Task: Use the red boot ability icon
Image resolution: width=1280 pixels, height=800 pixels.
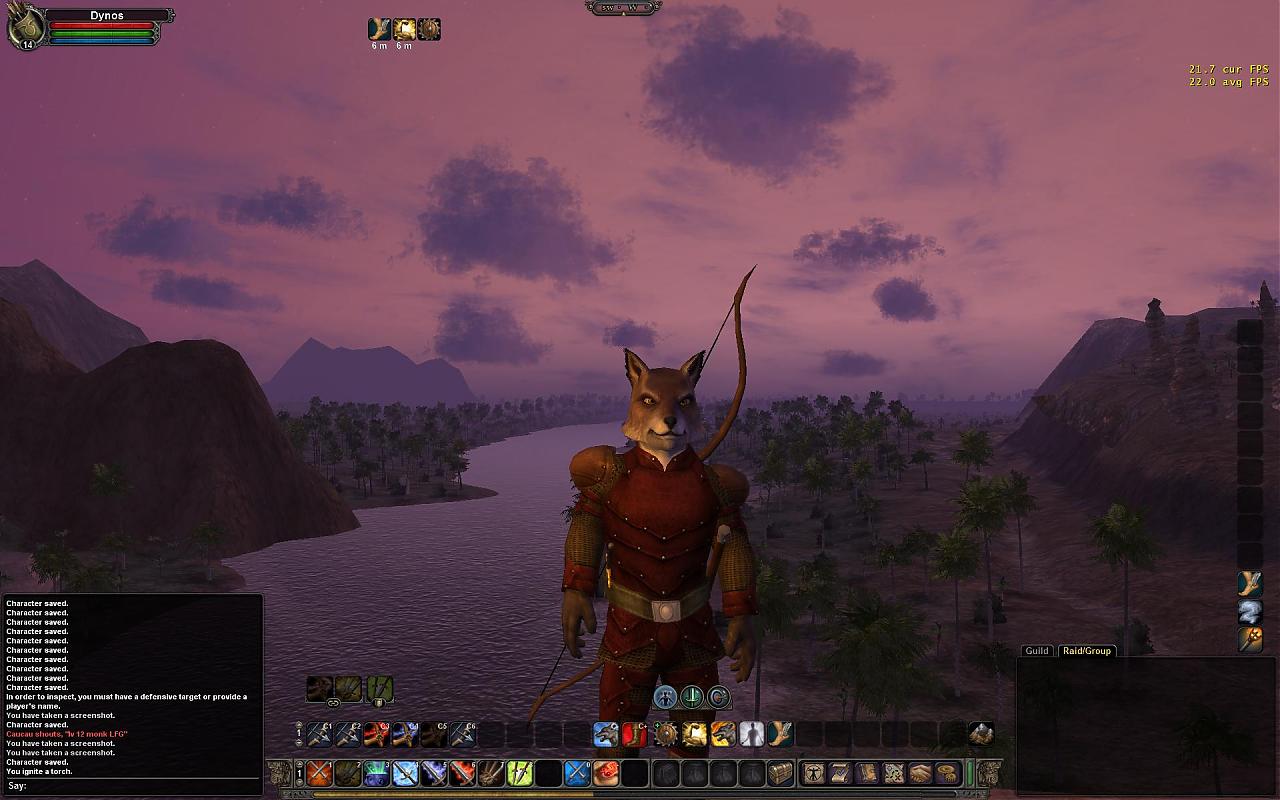Action: click(634, 734)
